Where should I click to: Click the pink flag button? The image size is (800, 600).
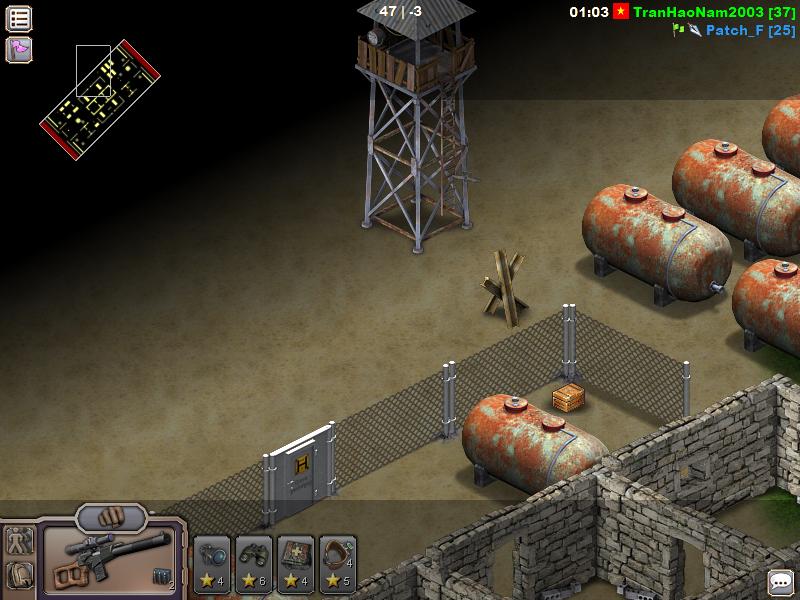tap(19, 49)
